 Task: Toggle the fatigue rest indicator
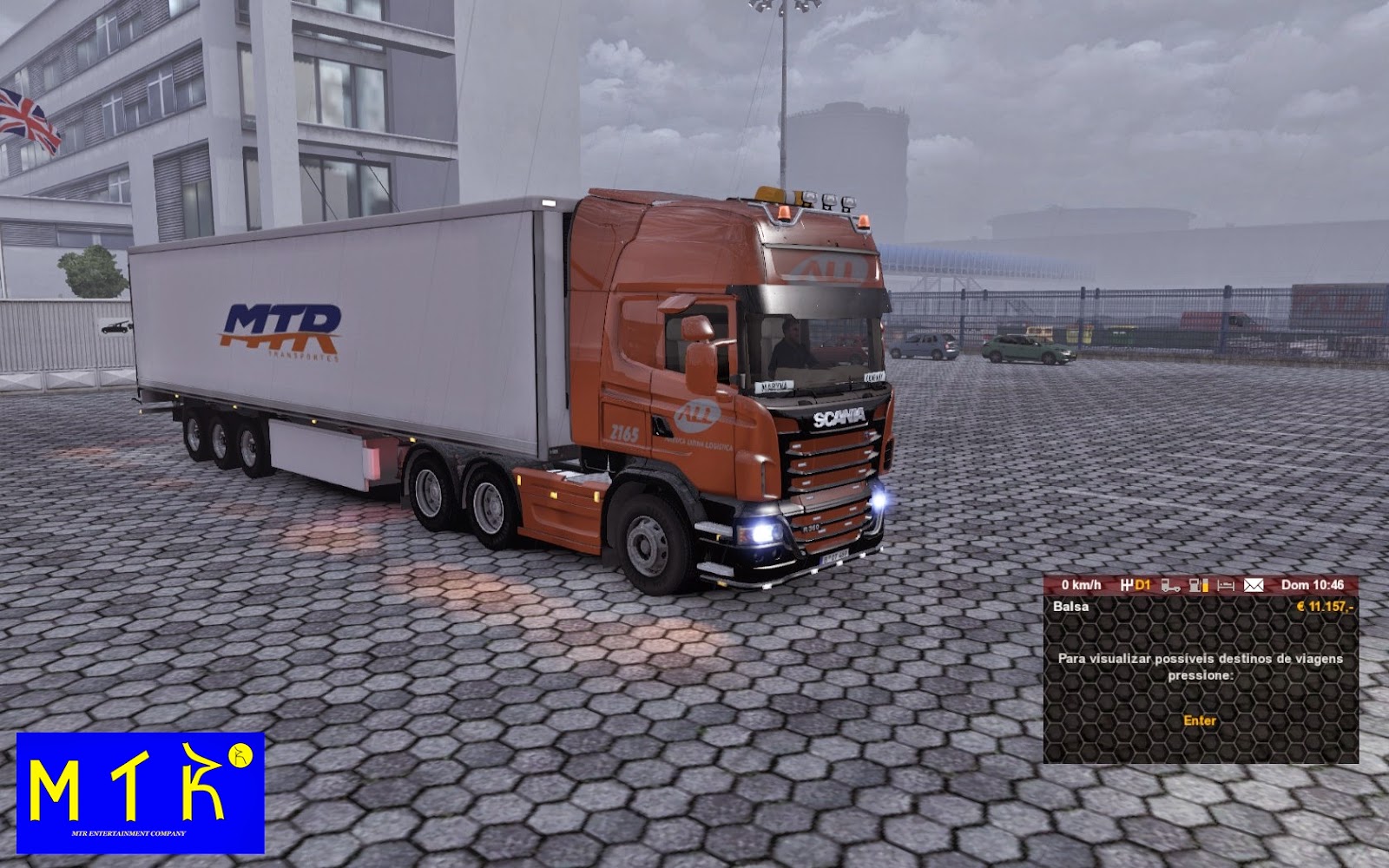(1227, 585)
